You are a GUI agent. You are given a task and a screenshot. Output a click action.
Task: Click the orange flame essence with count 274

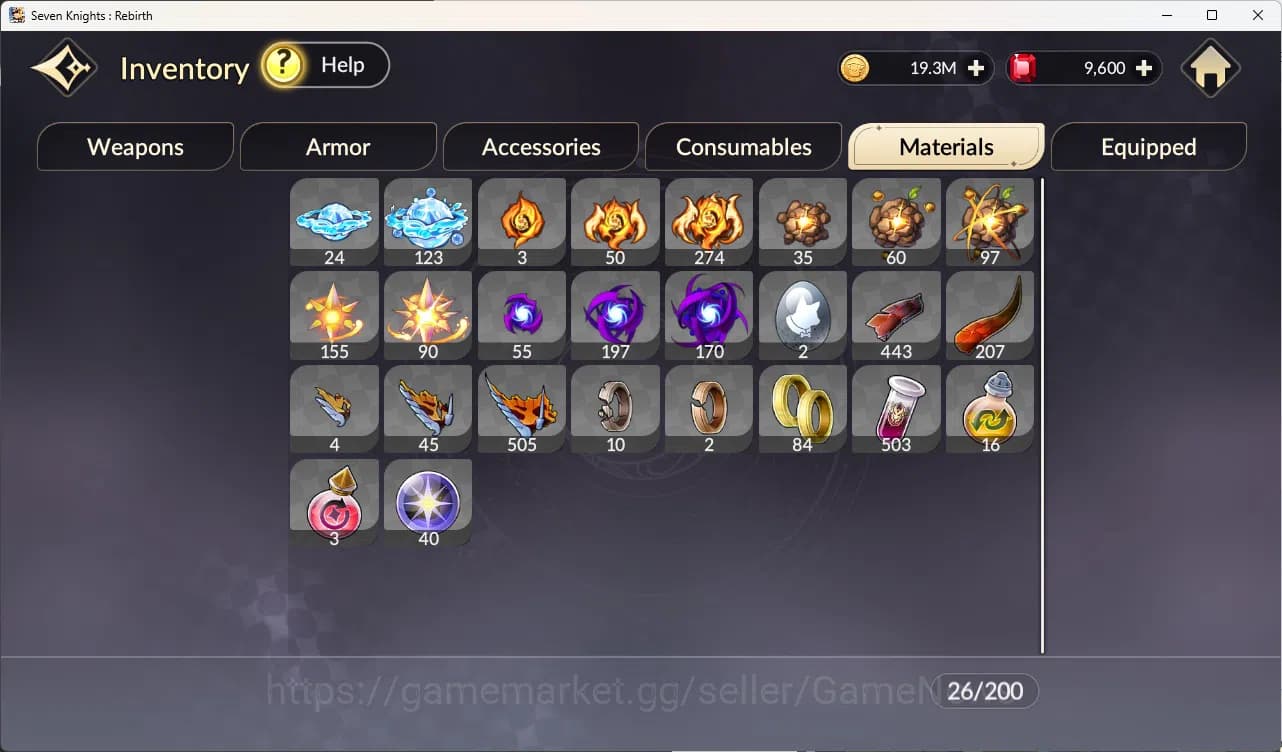708,215
